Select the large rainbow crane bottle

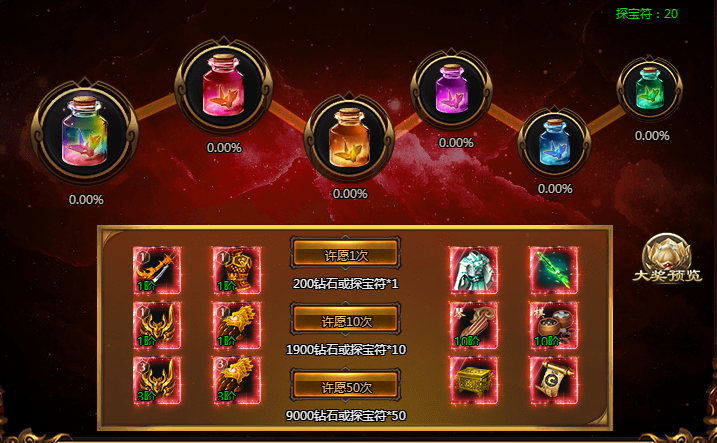tap(85, 134)
